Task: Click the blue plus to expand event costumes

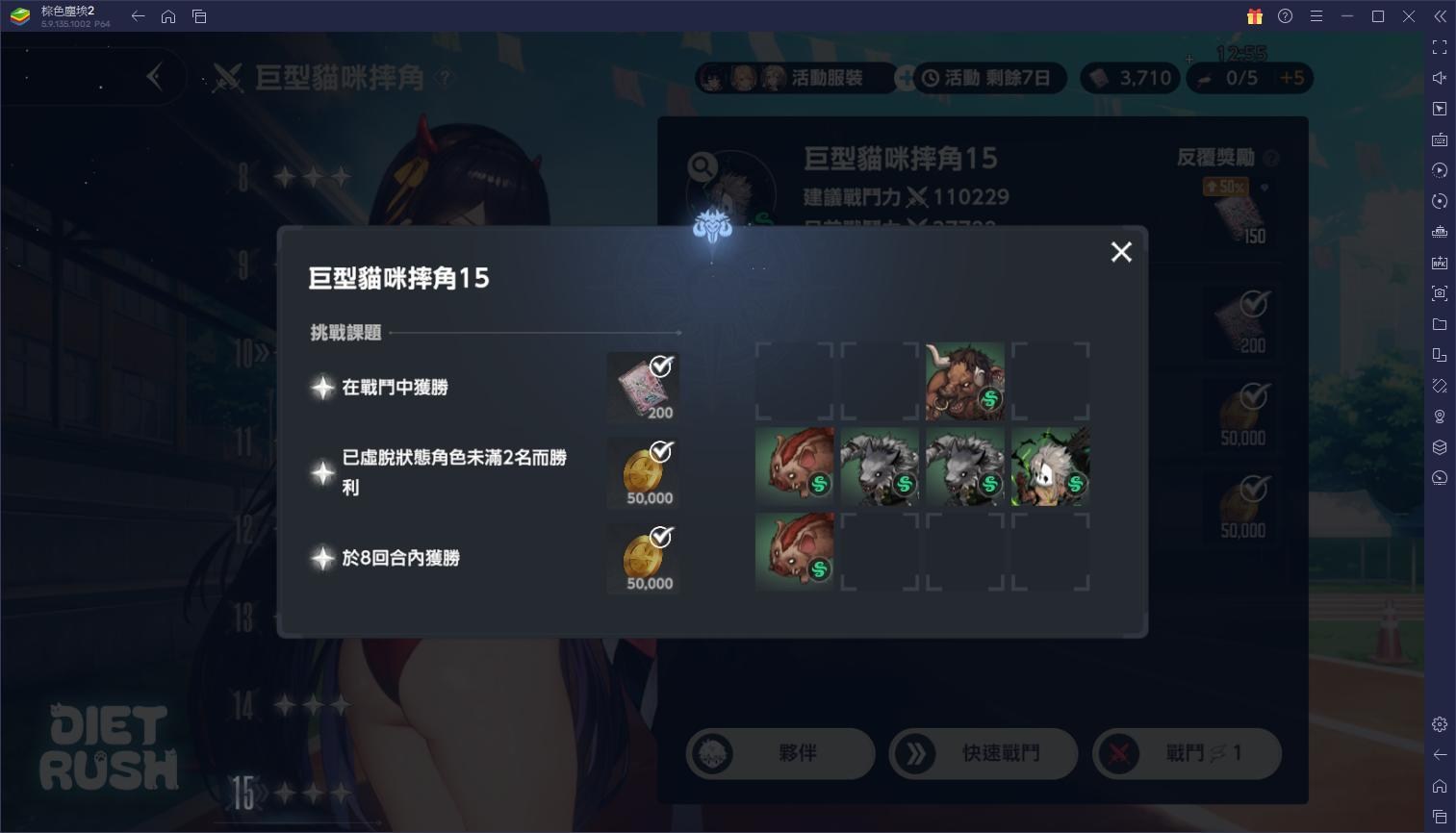Action: pos(905,78)
